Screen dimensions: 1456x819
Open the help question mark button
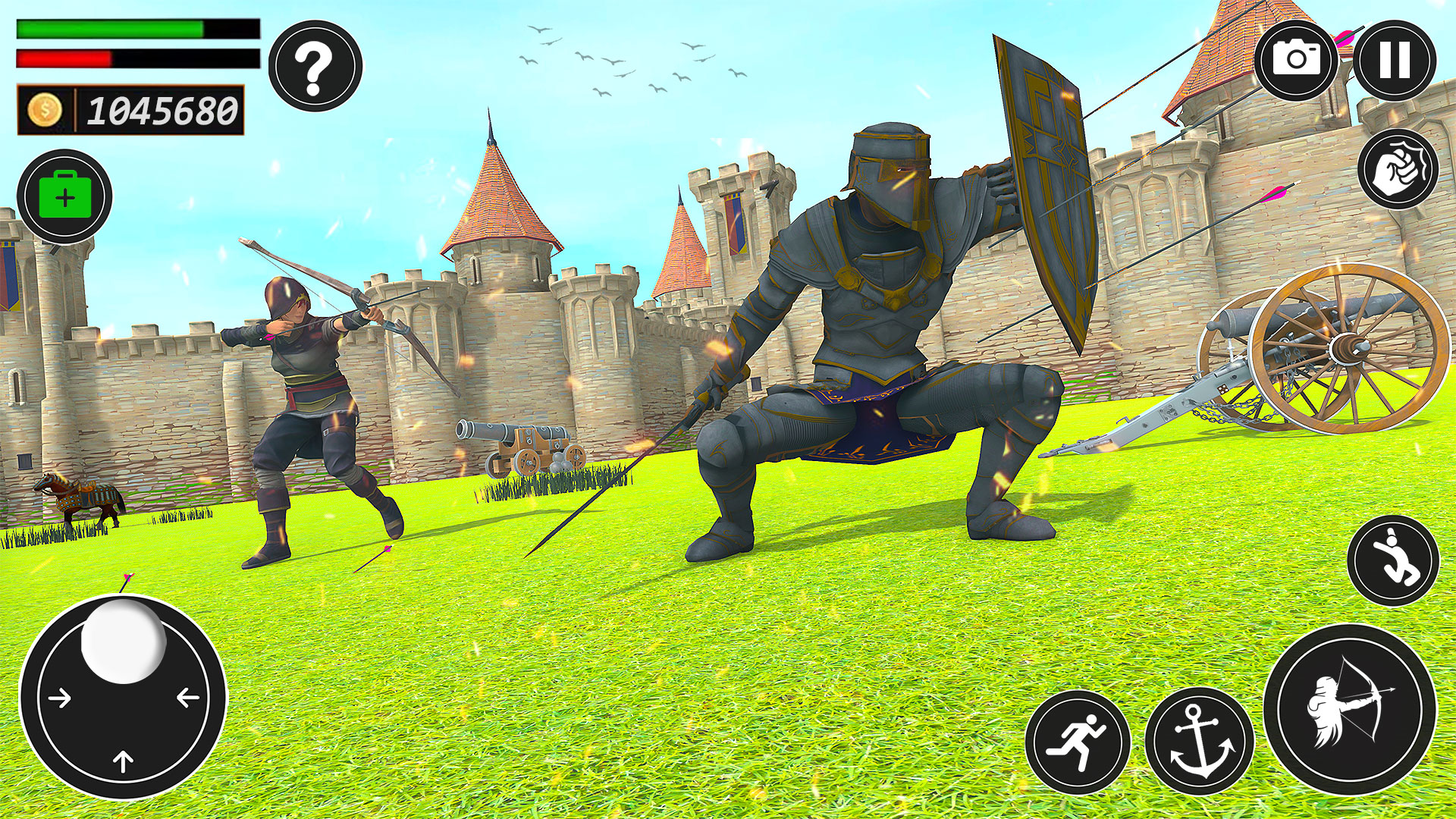coord(311,65)
